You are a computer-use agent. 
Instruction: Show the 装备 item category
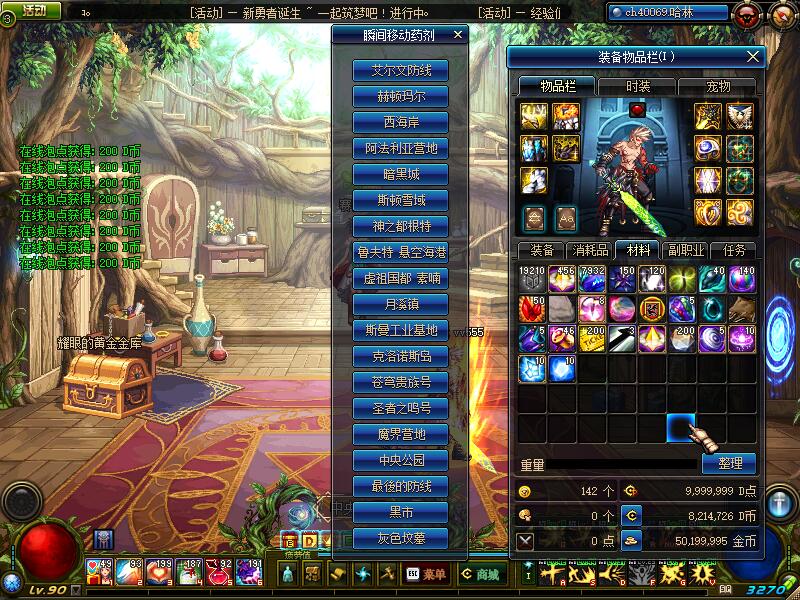tap(542, 250)
